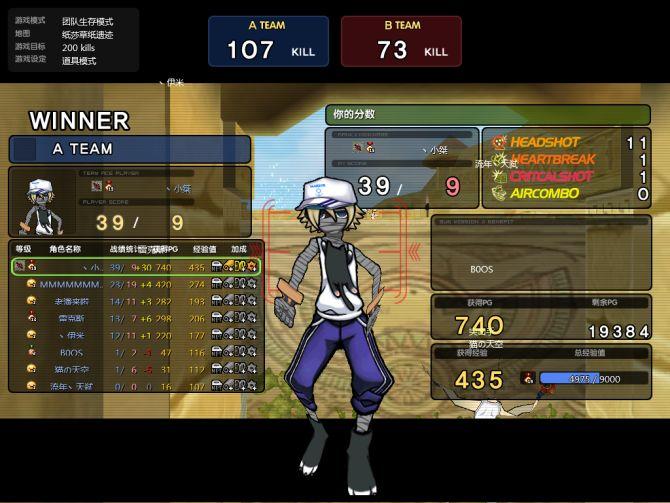Screen dimensions: 670x503
Task: Choose the scoreboard row with 14/11 record
Action: pyautogui.click(x=135, y=301)
